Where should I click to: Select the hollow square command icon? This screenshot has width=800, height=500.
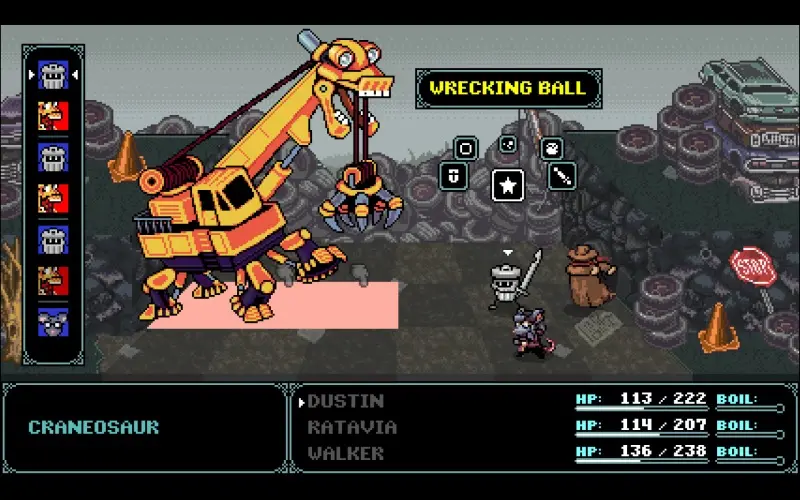click(x=465, y=149)
